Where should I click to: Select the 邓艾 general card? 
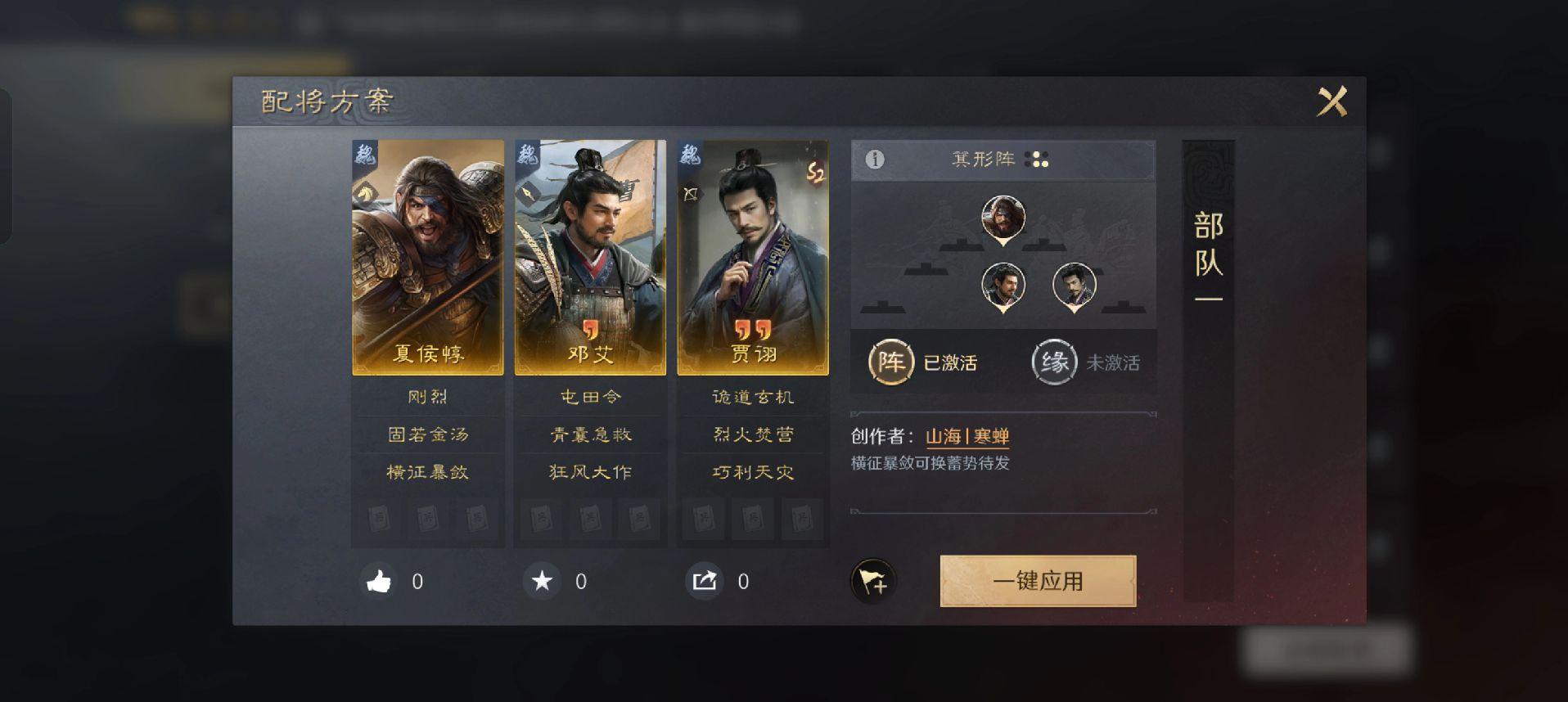pyautogui.click(x=590, y=257)
